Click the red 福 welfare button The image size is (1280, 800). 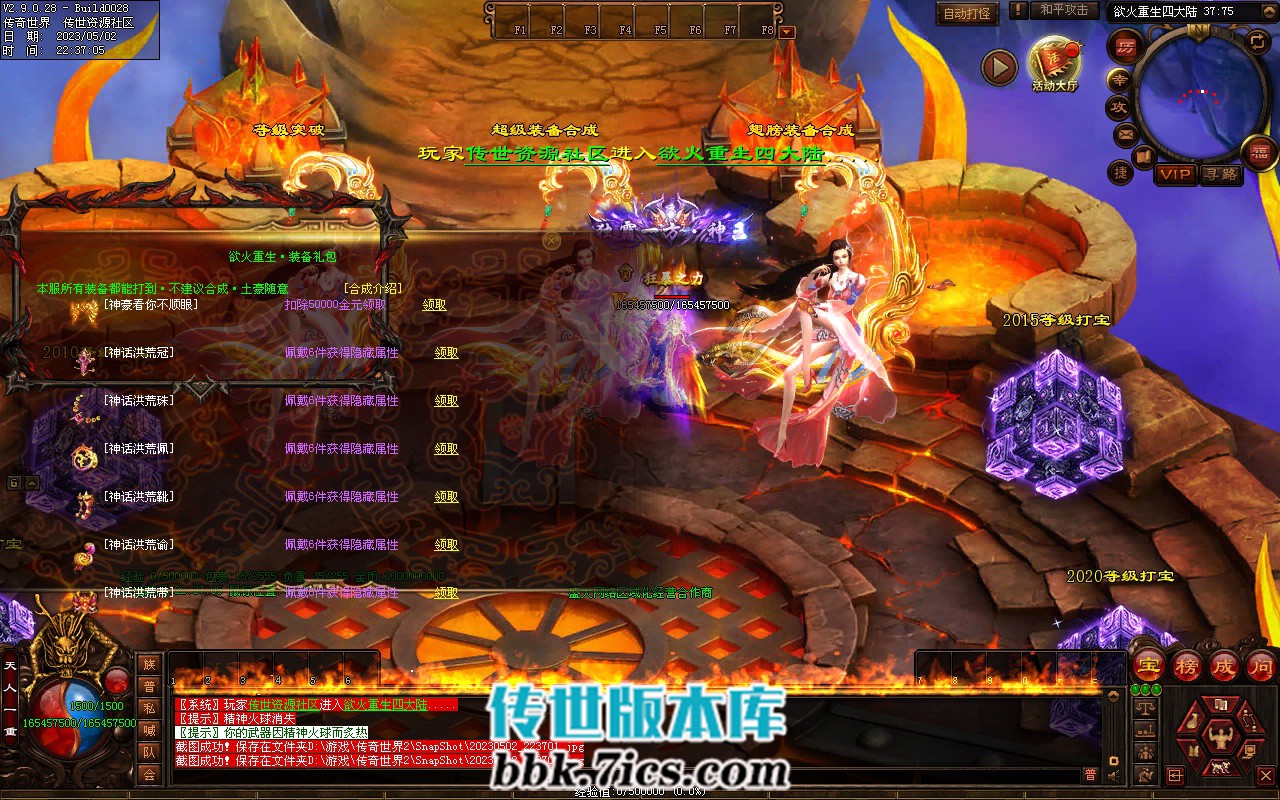(x=1259, y=153)
